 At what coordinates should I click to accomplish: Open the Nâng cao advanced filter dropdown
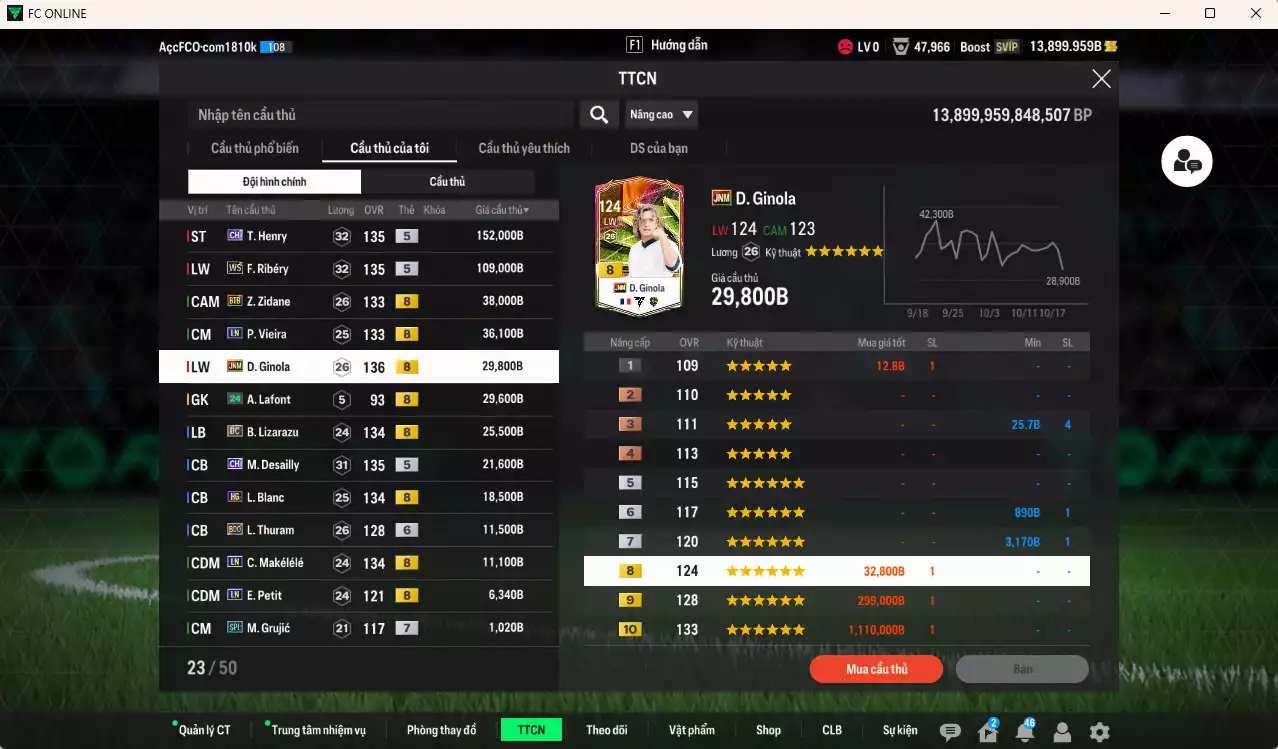pos(661,115)
